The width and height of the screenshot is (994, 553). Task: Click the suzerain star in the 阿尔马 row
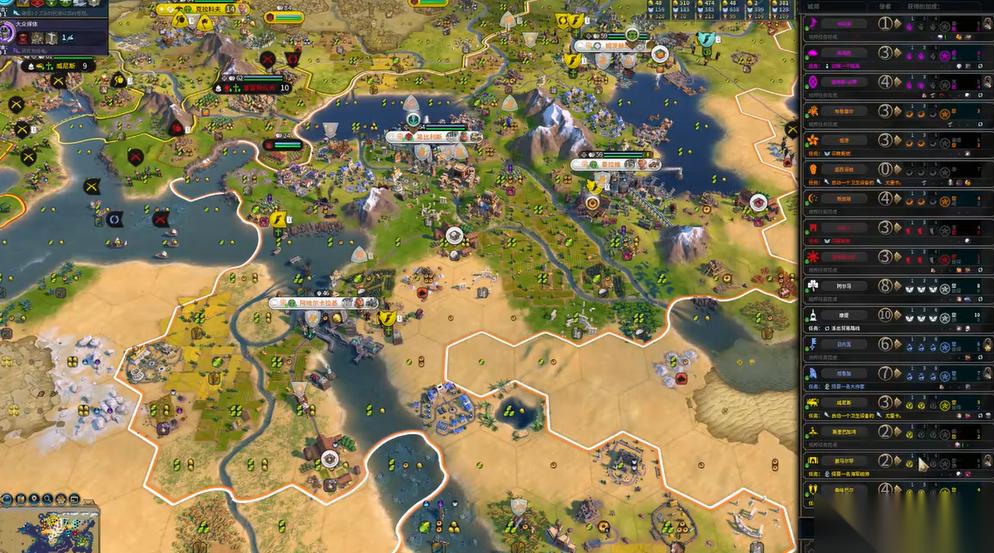click(944, 286)
